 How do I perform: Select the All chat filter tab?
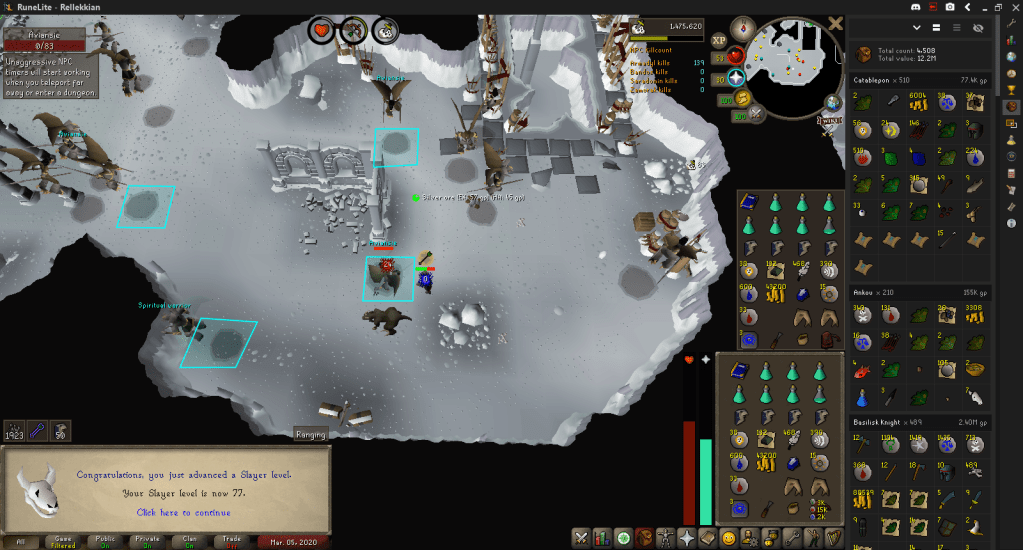20,541
